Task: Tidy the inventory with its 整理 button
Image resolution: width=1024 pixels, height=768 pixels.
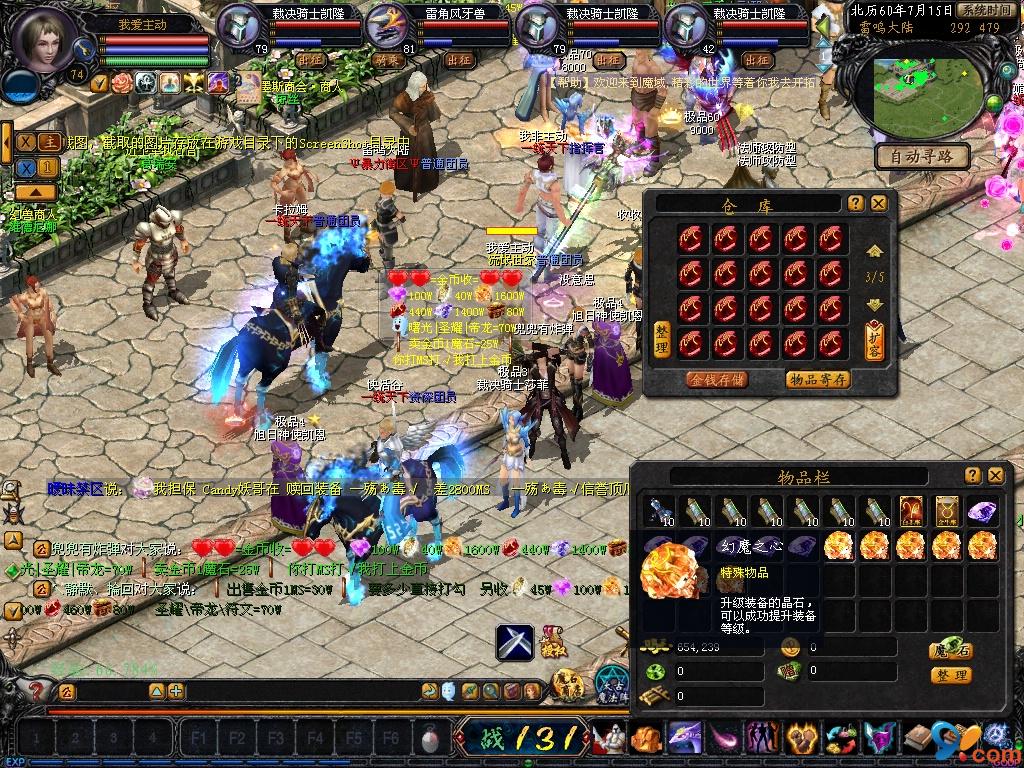Action: [x=950, y=675]
